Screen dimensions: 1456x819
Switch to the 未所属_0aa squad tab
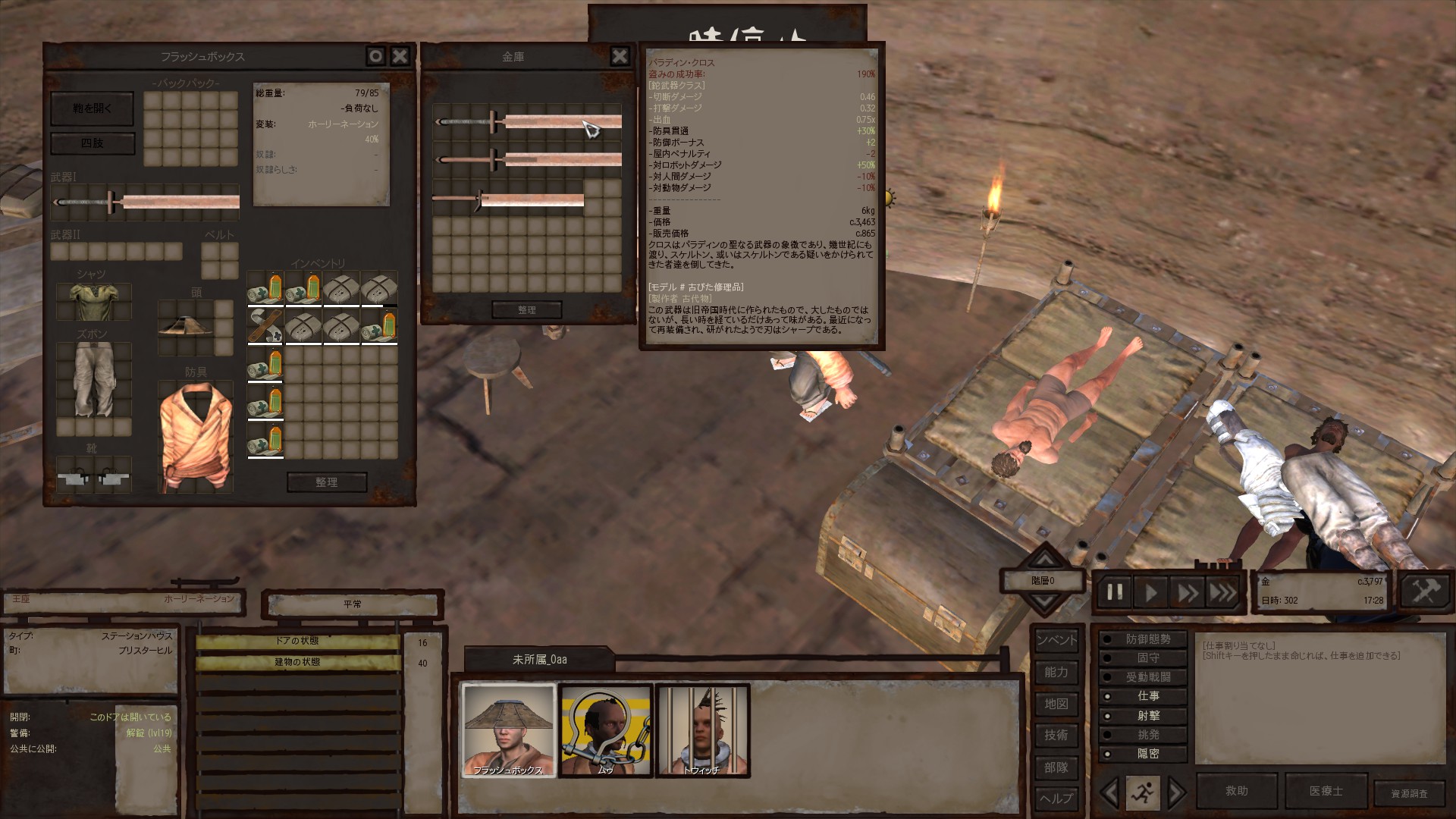539,659
